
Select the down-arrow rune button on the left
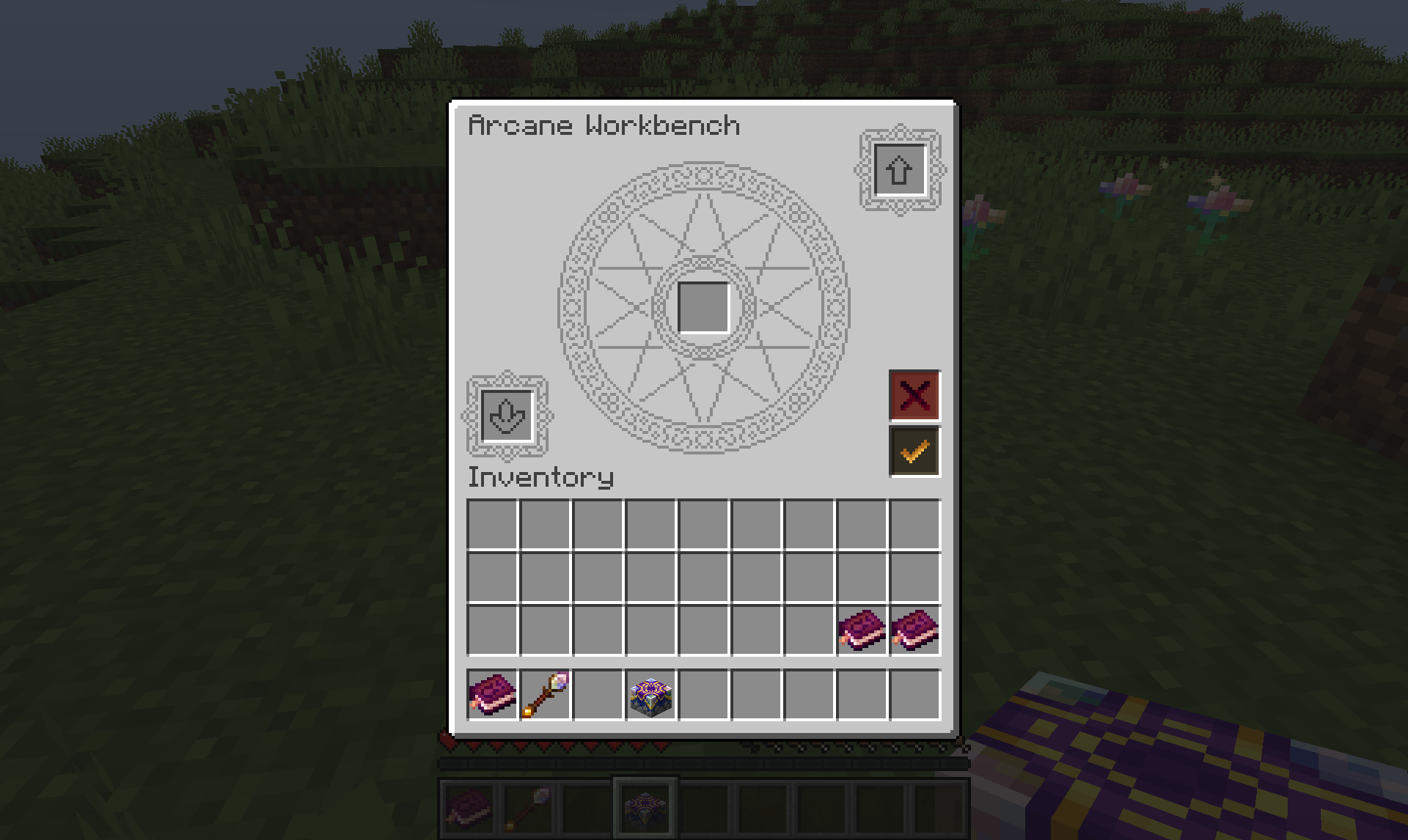pyautogui.click(x=507, y=416)
